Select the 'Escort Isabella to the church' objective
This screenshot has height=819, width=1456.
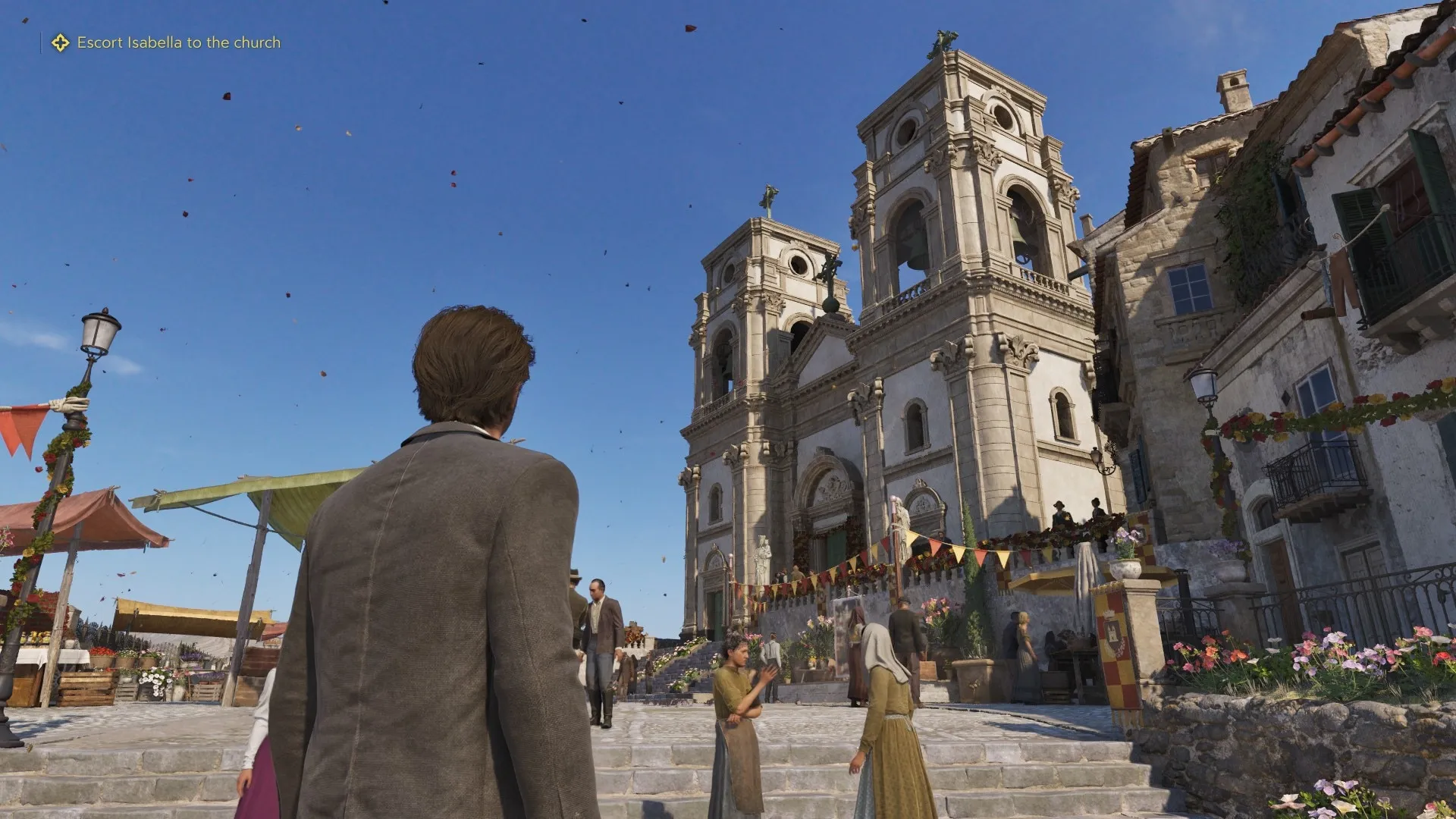[x=178, y=42]
